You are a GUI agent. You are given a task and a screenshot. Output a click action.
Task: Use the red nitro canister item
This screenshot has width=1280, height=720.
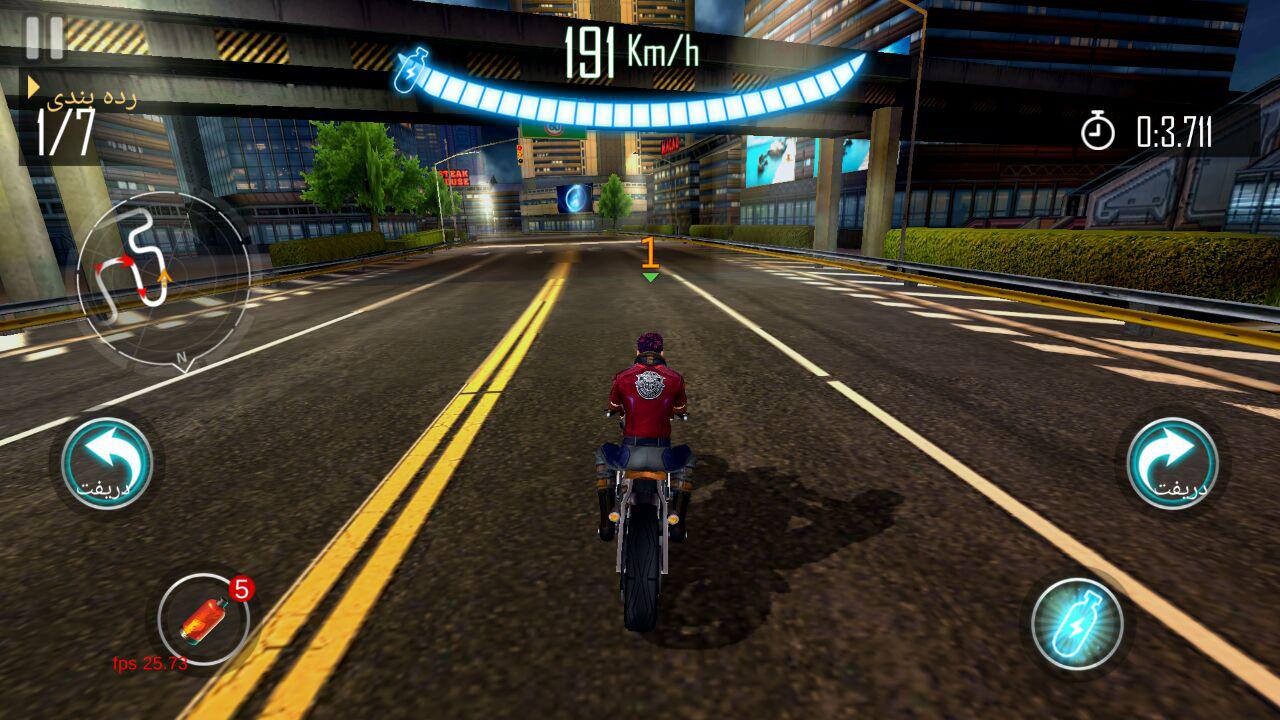204,620
